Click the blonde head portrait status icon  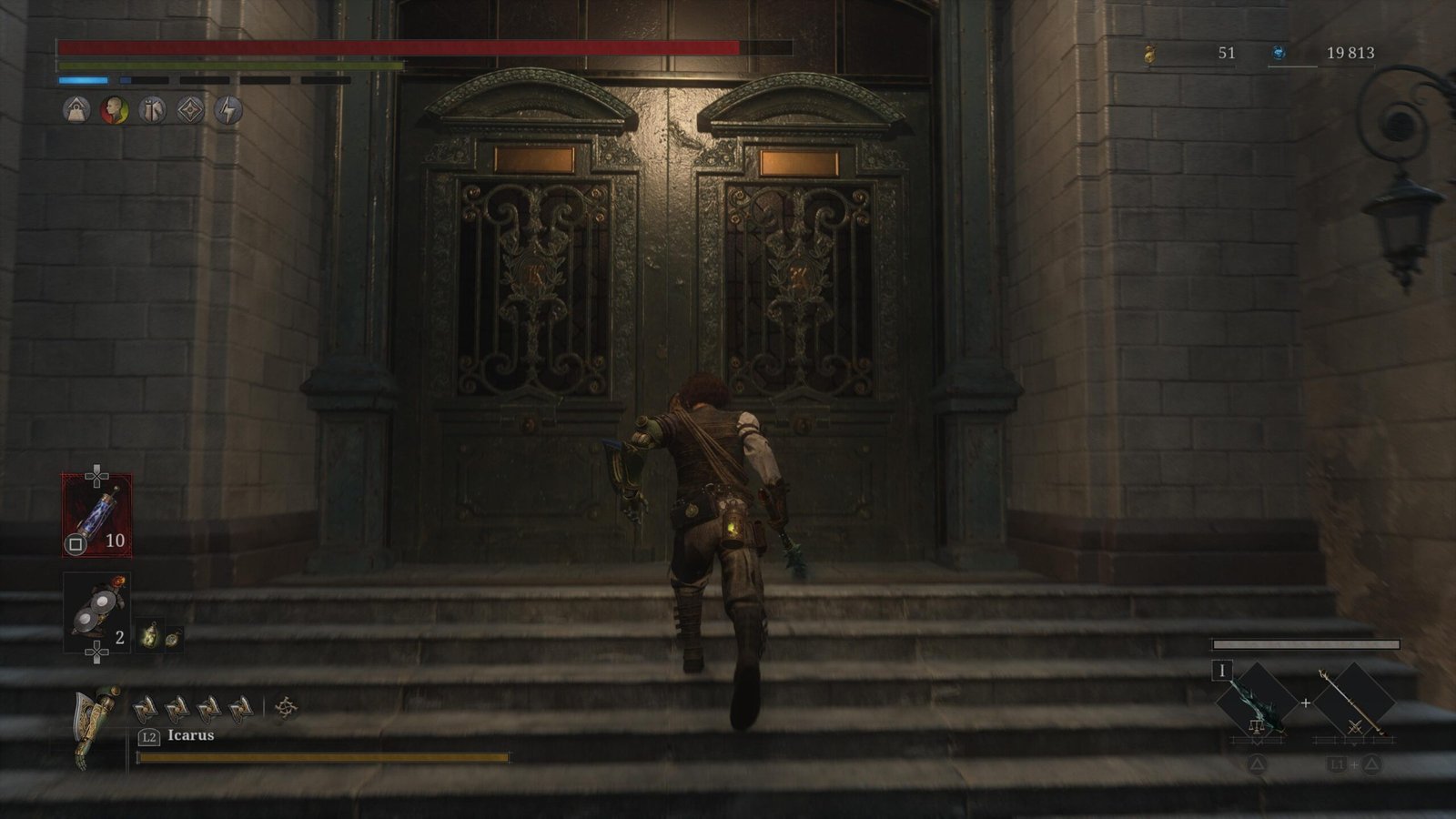[114, 111]
